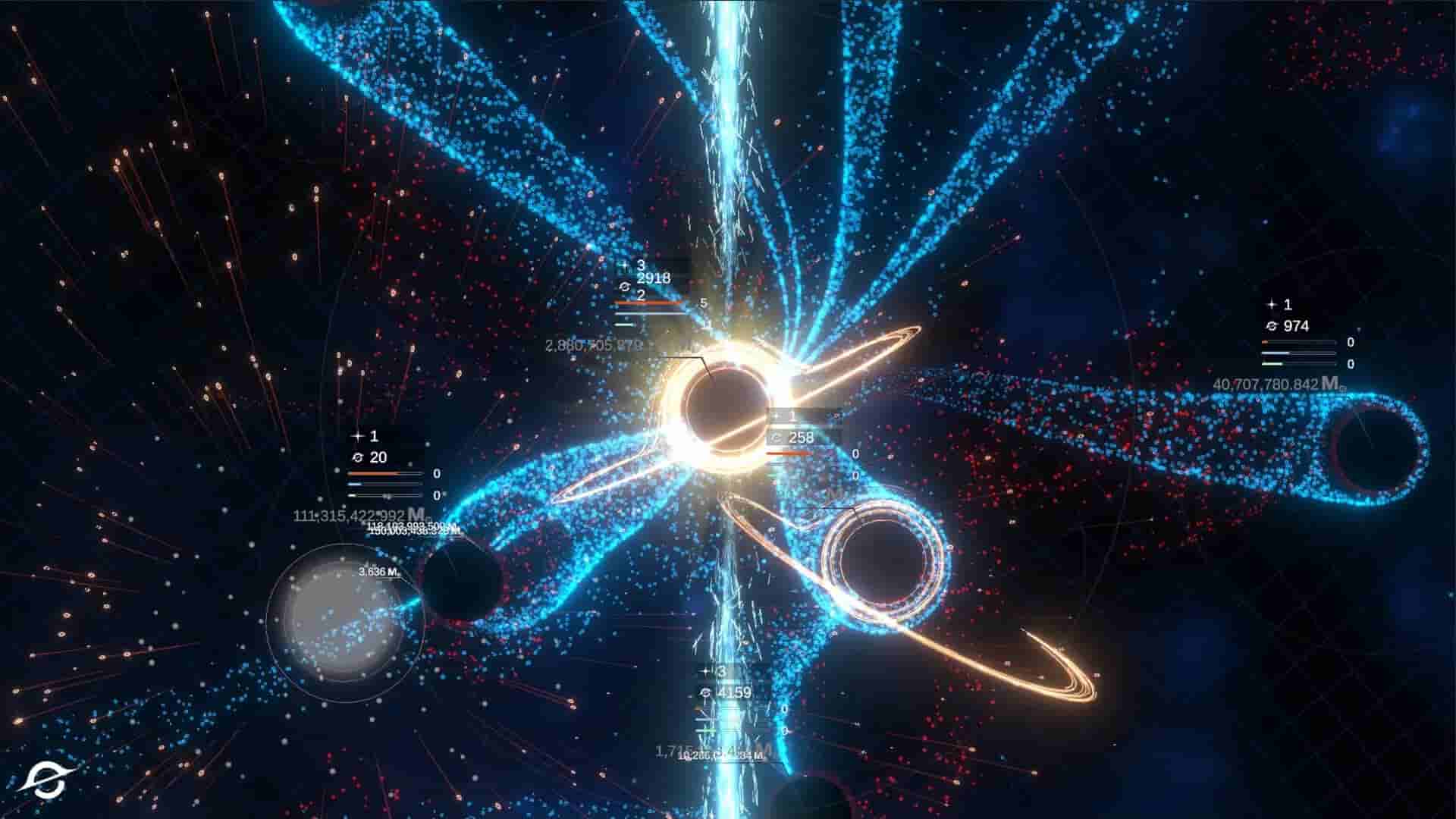Select the plus-star icon on the right HUD panel

coord(1271,305)
